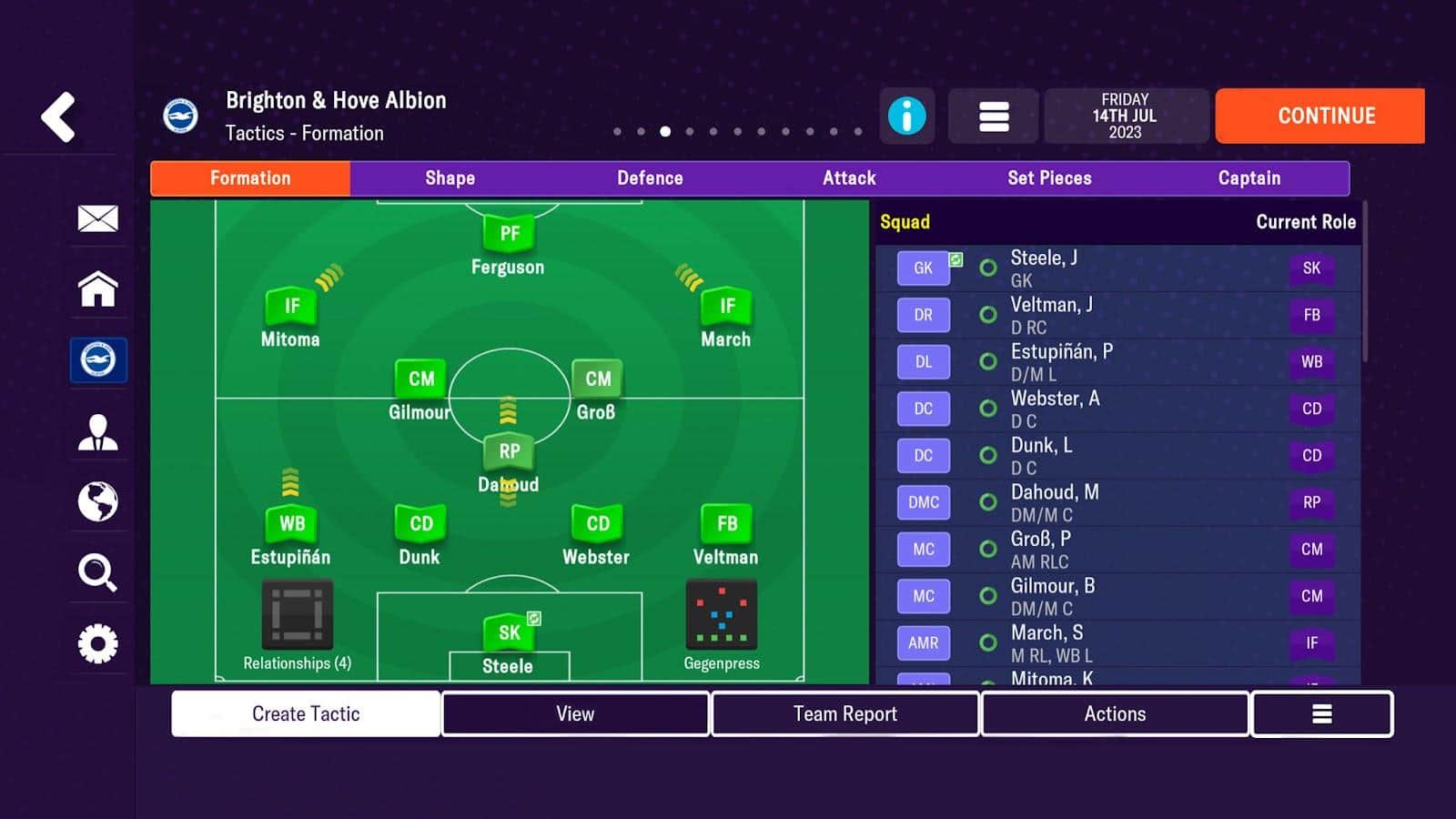Open the bottom-right hamburger options menu

click(1321, 713)
